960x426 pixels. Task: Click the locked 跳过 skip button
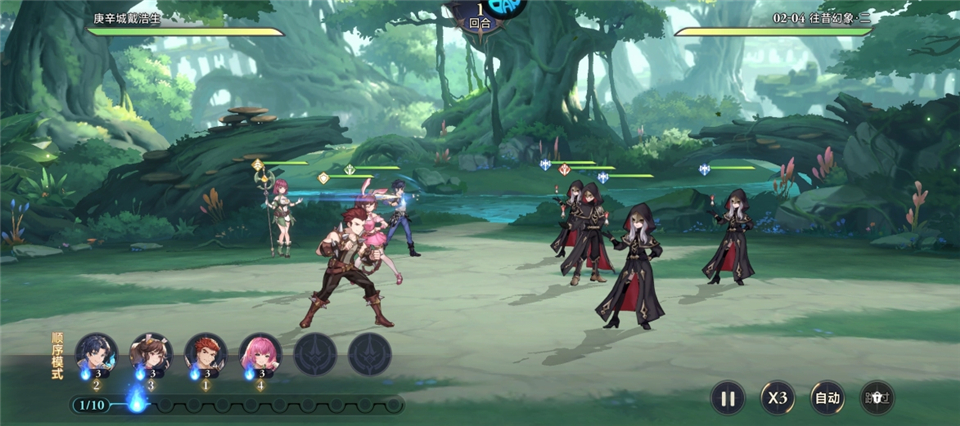(877, 397)
